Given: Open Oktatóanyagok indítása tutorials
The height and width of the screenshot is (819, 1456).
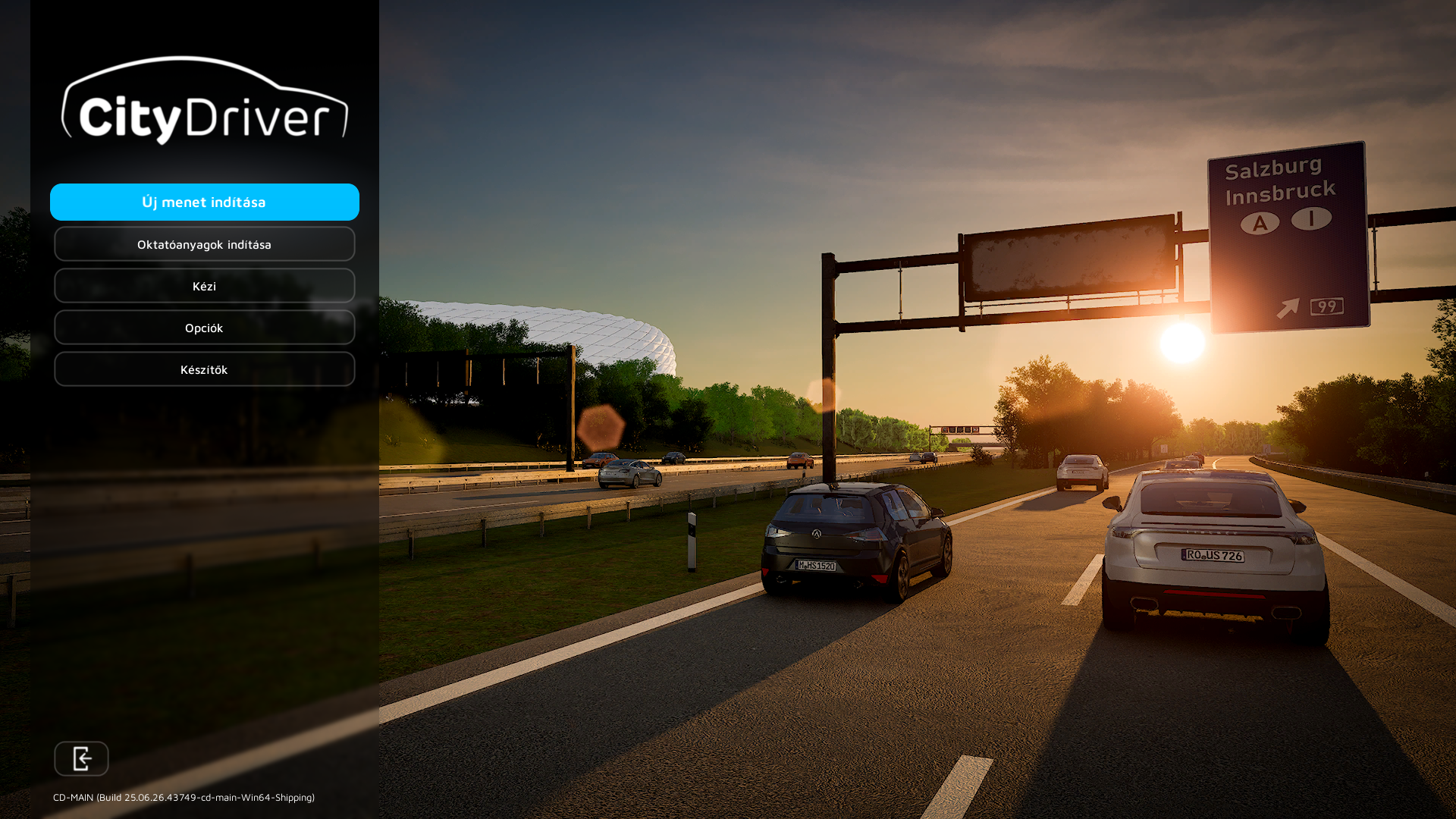Looking at the screenshot, I should pos(204,244).
